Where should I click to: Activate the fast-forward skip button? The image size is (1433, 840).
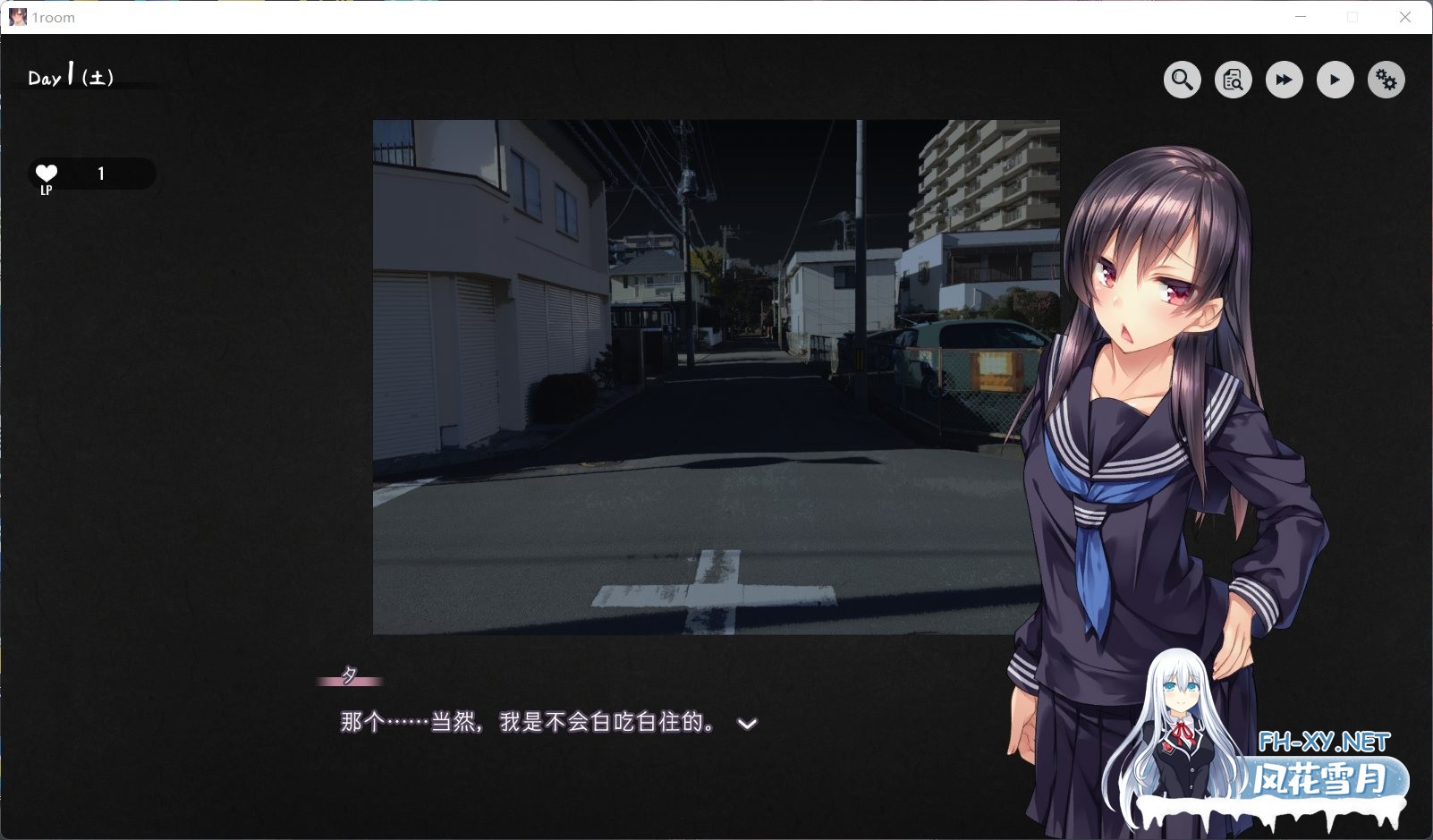pyautogui.click(x=1284, y=81)
